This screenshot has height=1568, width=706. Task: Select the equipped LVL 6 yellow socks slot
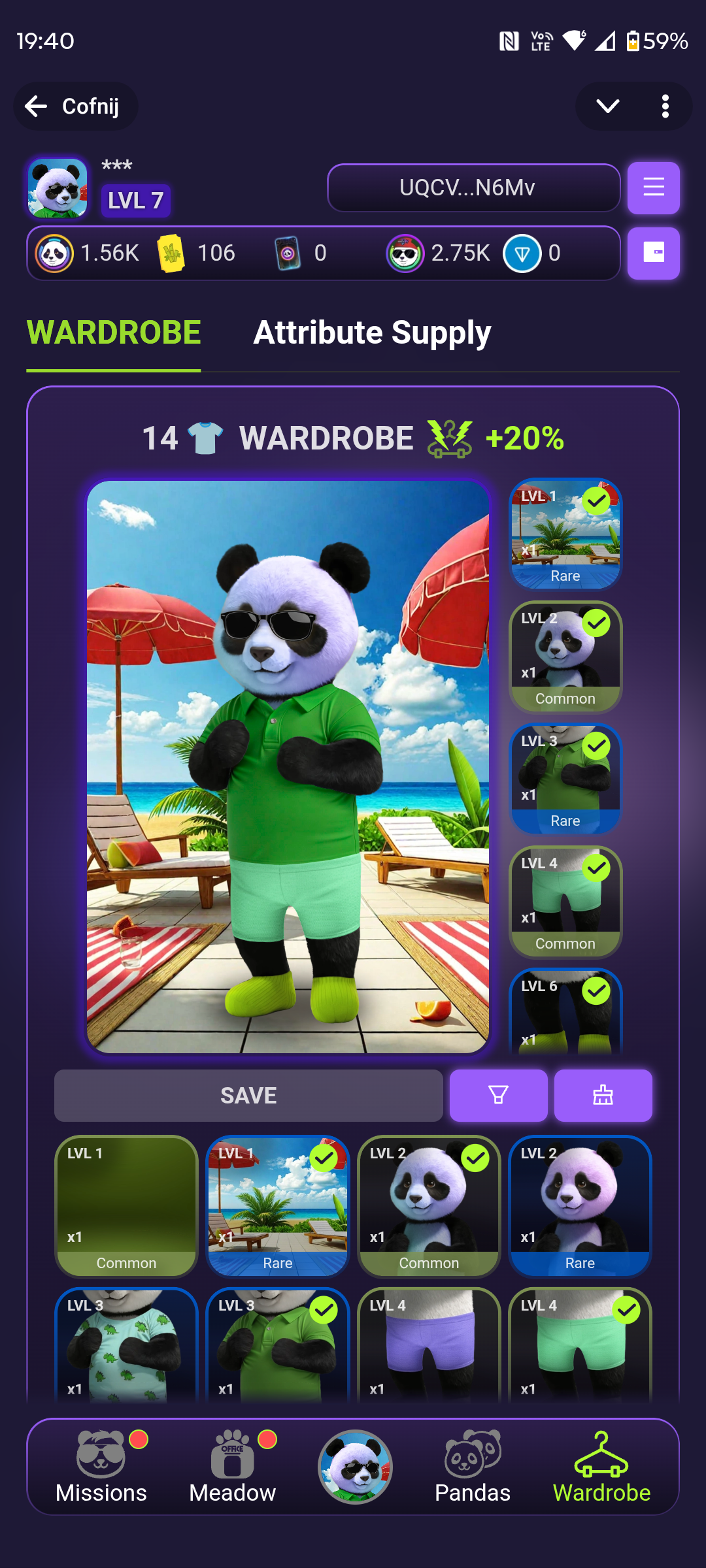[x=565, y=1011]
